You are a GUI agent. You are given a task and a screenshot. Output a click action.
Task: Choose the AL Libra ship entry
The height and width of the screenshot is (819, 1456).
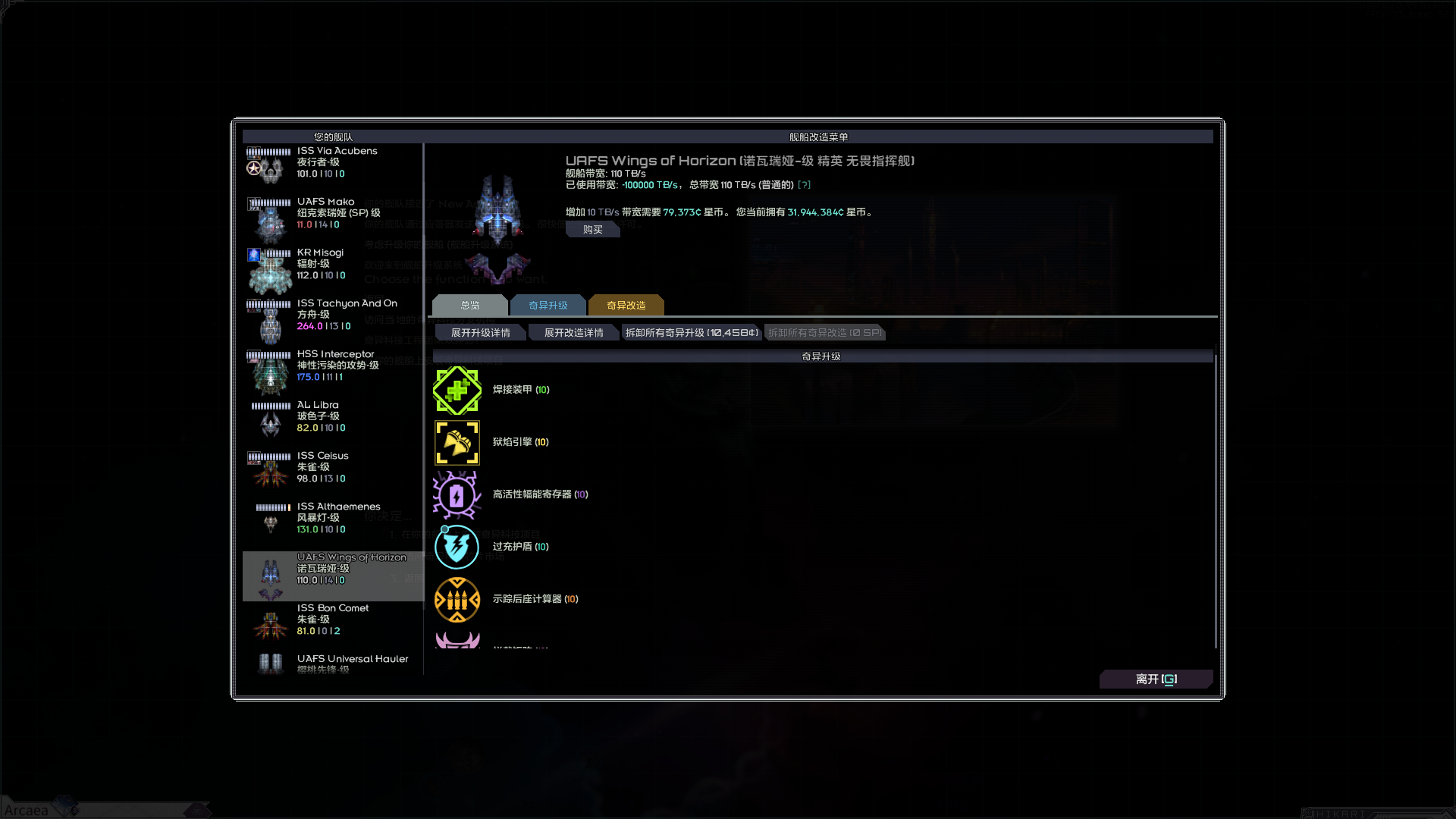pyautogui.click(x=332, y=417)
